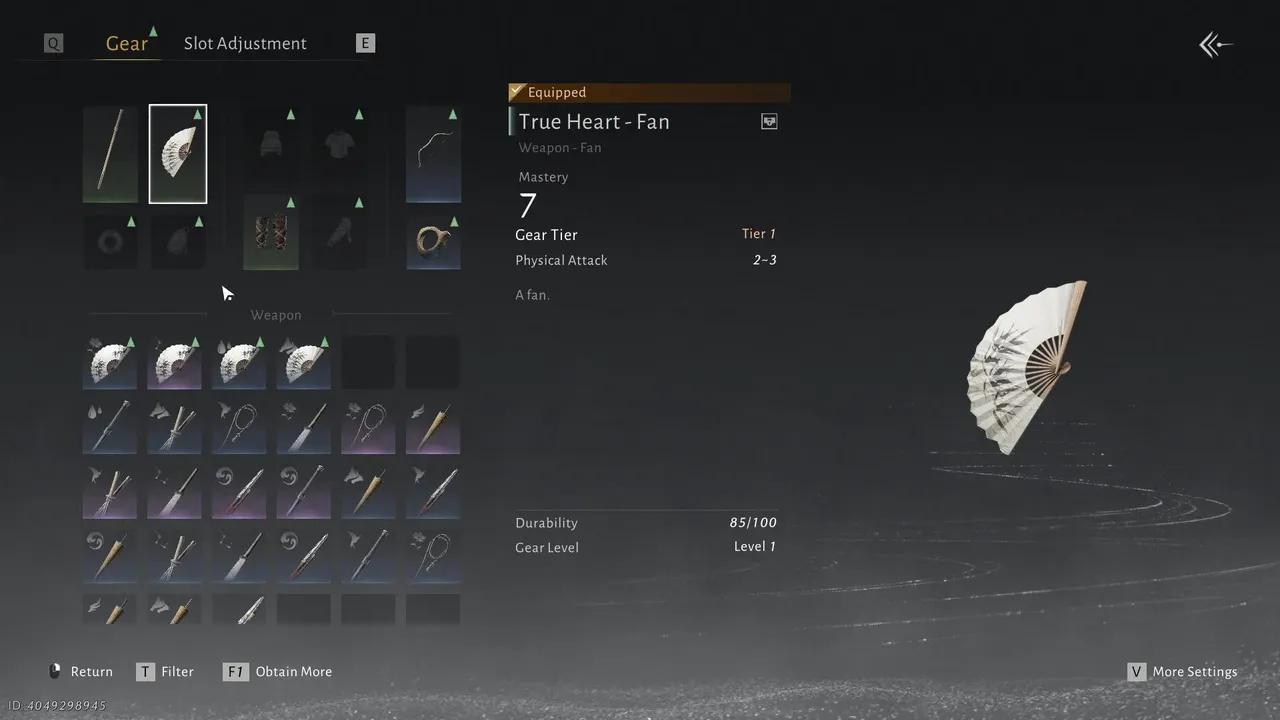Screen dimensions: 1280x720
Task: Select the equipped long sword weapon slot
Action: [x=110, y=154]
